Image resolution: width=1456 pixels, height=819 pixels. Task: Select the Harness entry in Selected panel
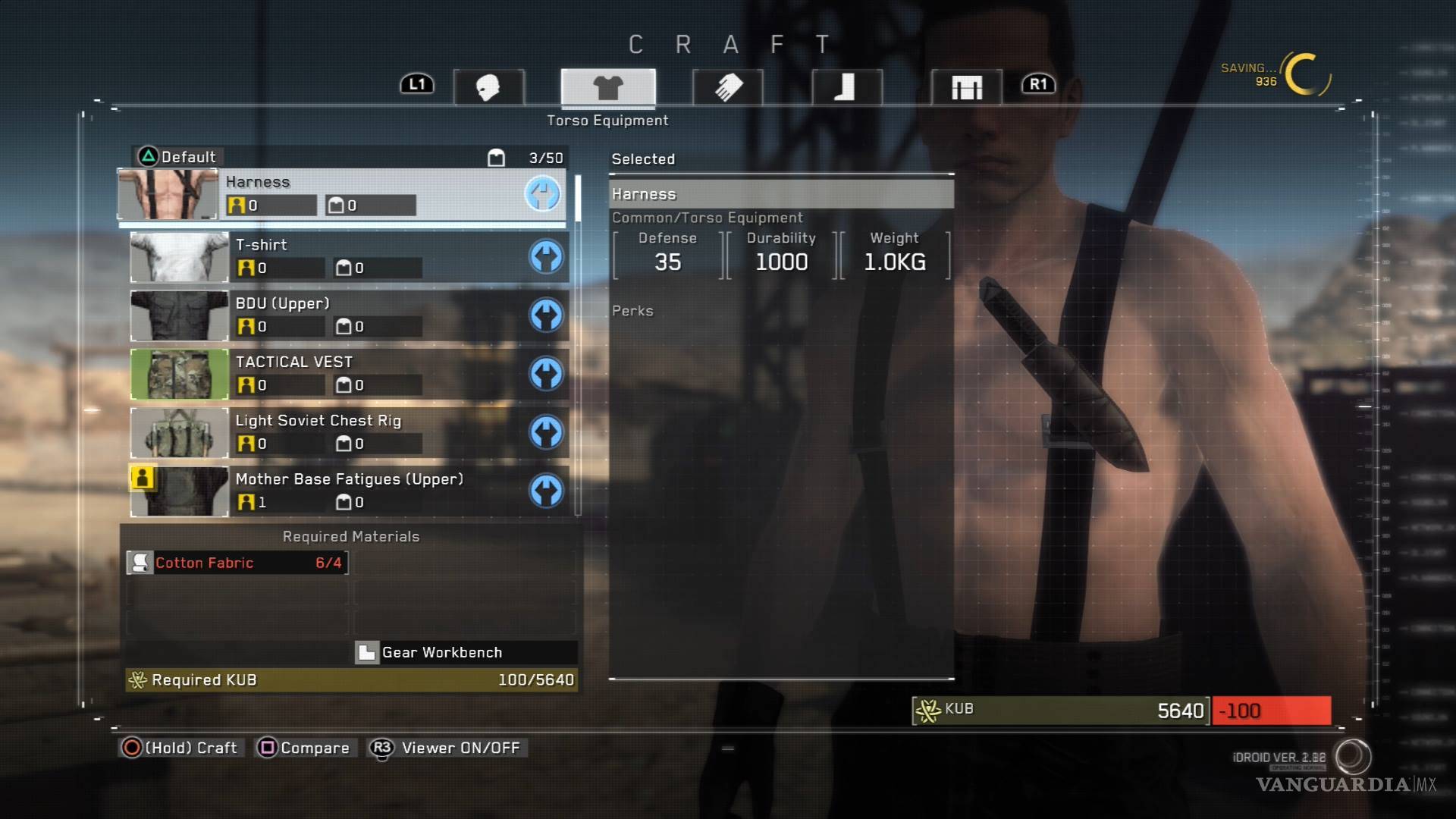pos(781,194)
